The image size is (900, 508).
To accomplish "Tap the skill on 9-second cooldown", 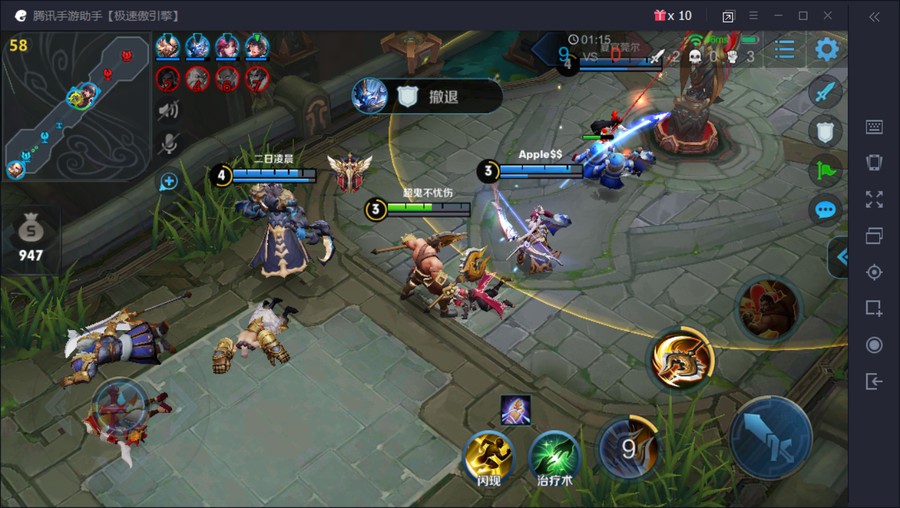I will click(x=628, y=448).
